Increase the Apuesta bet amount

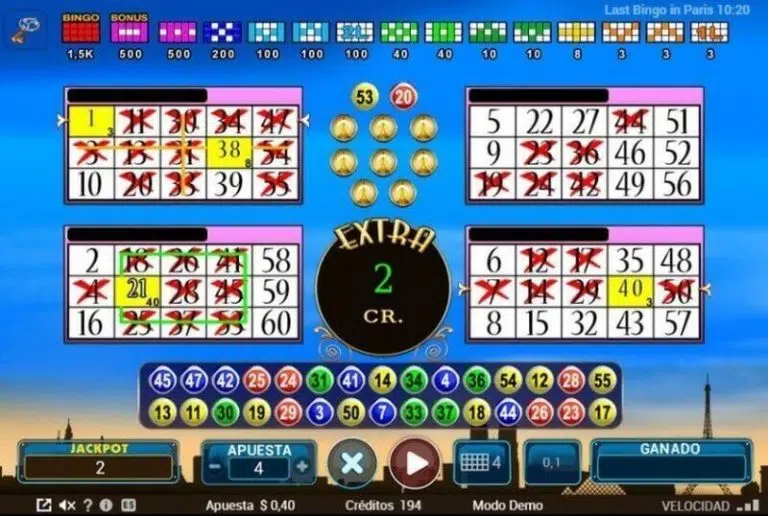[302, 467]
